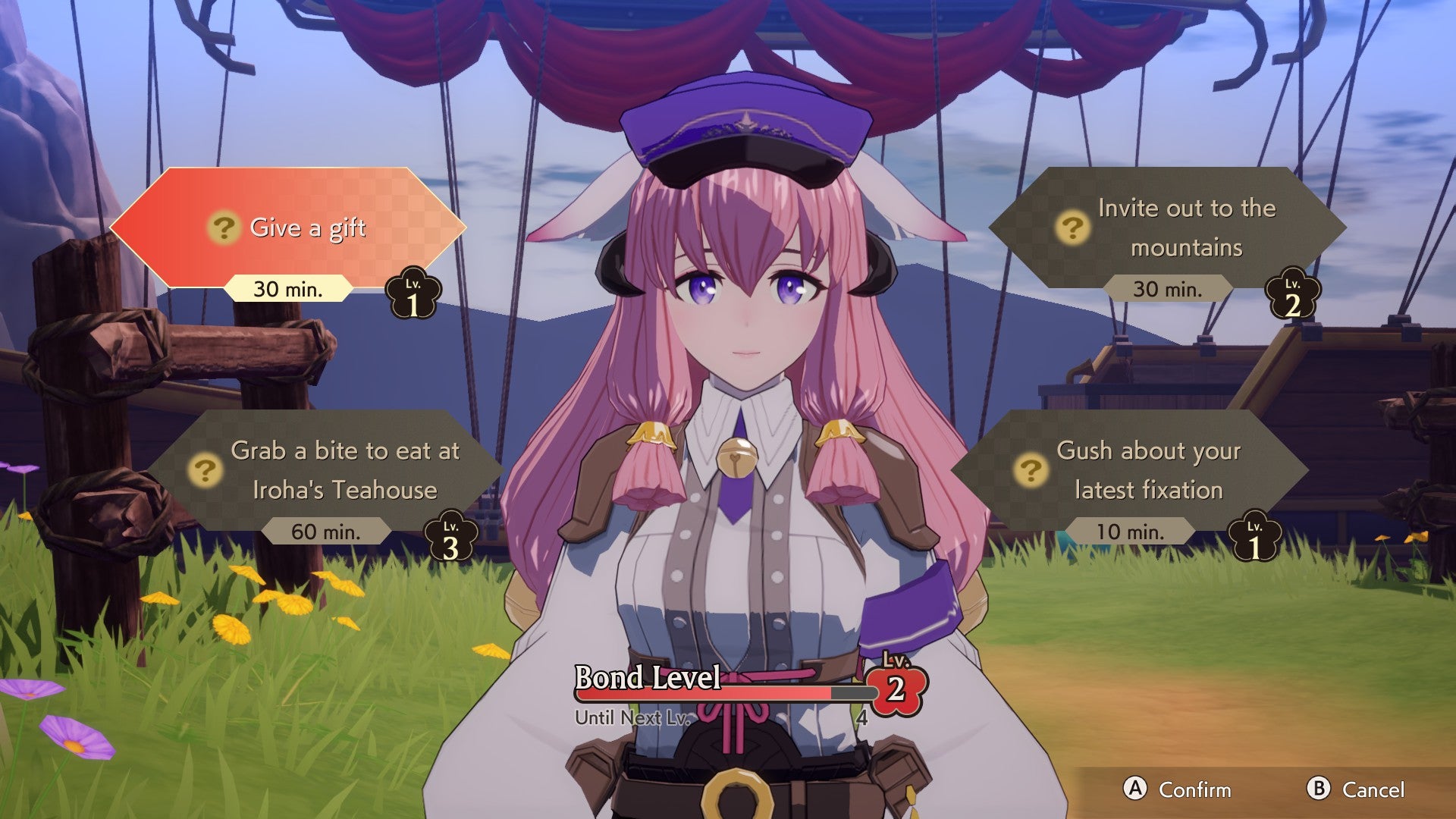Click the 10 min. label under Gush about your latest fixation
1456x819 pixels.
point(1128,532)
